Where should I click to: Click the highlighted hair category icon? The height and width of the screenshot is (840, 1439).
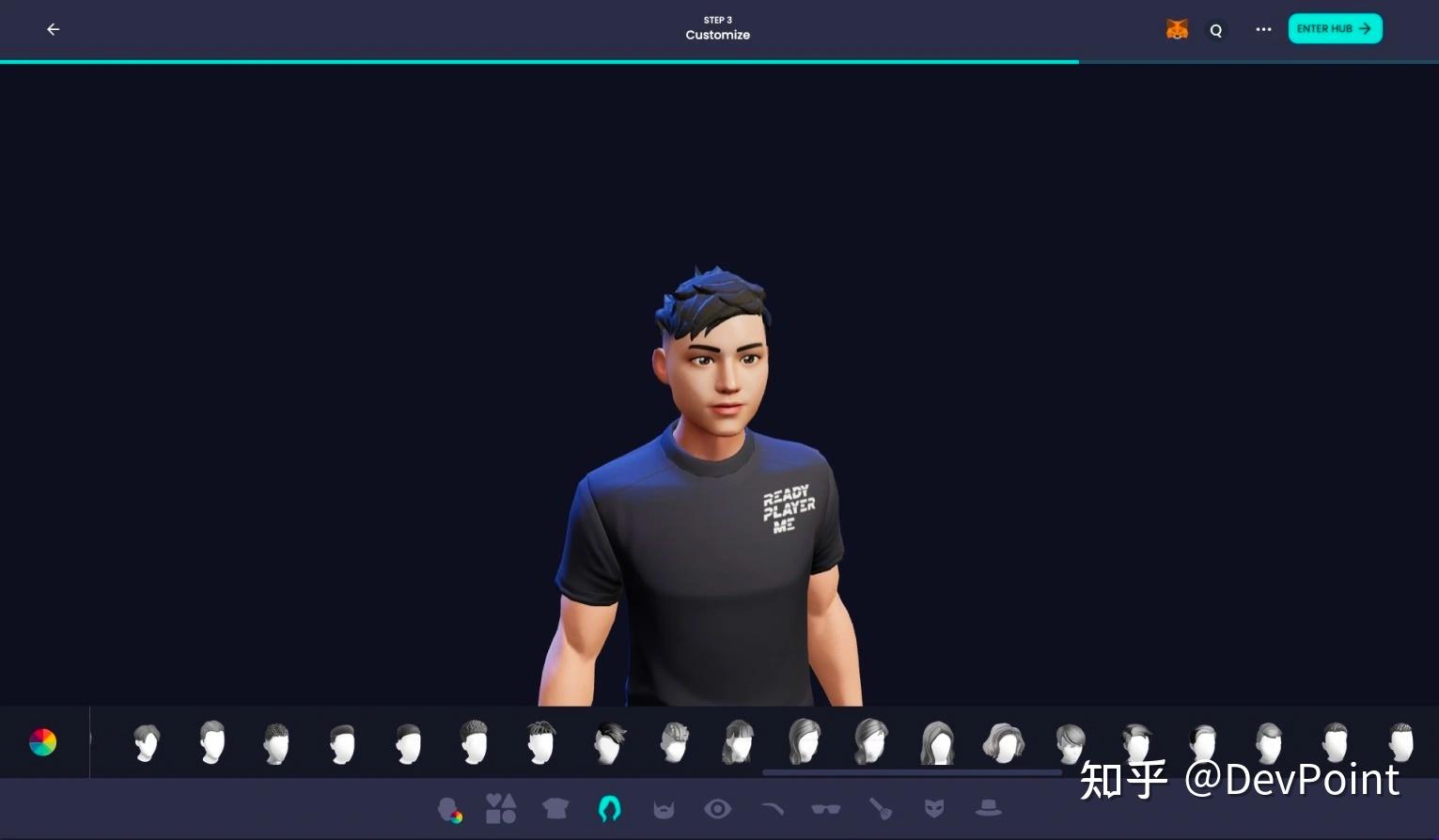tap(609, 808)
